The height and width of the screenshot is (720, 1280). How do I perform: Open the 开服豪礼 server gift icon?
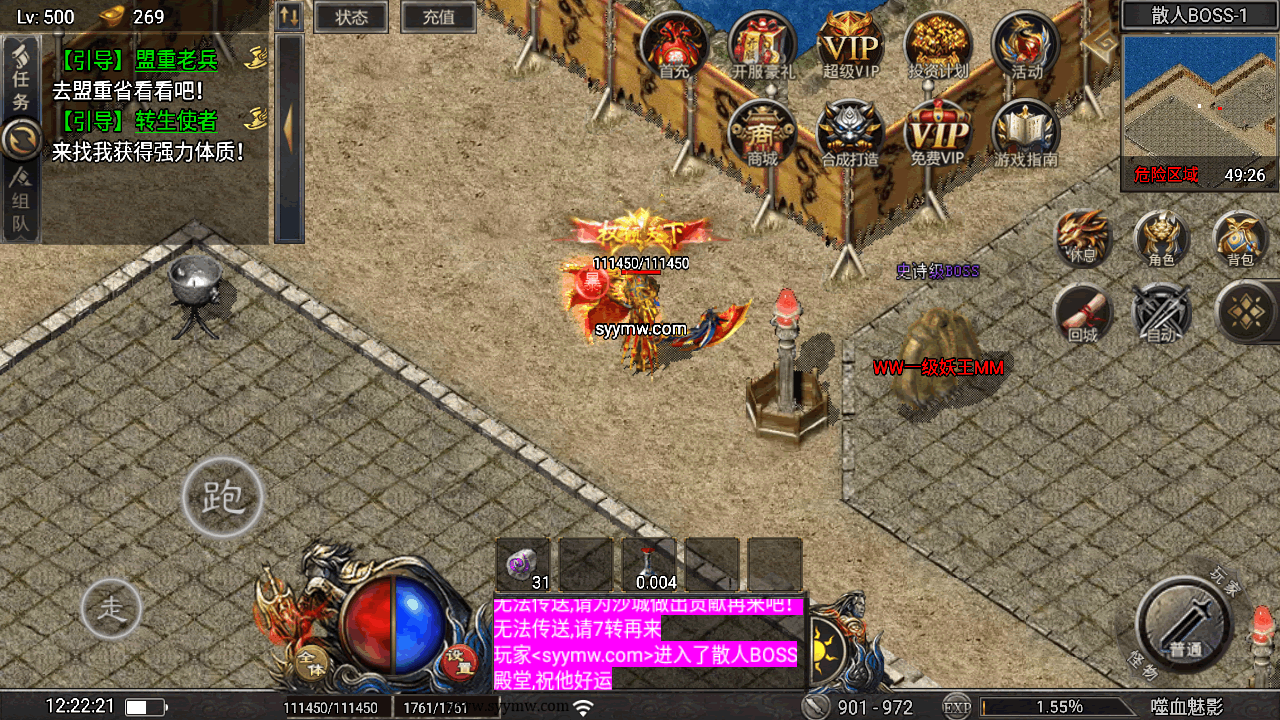pyautogui.click(x=762, y=45)
